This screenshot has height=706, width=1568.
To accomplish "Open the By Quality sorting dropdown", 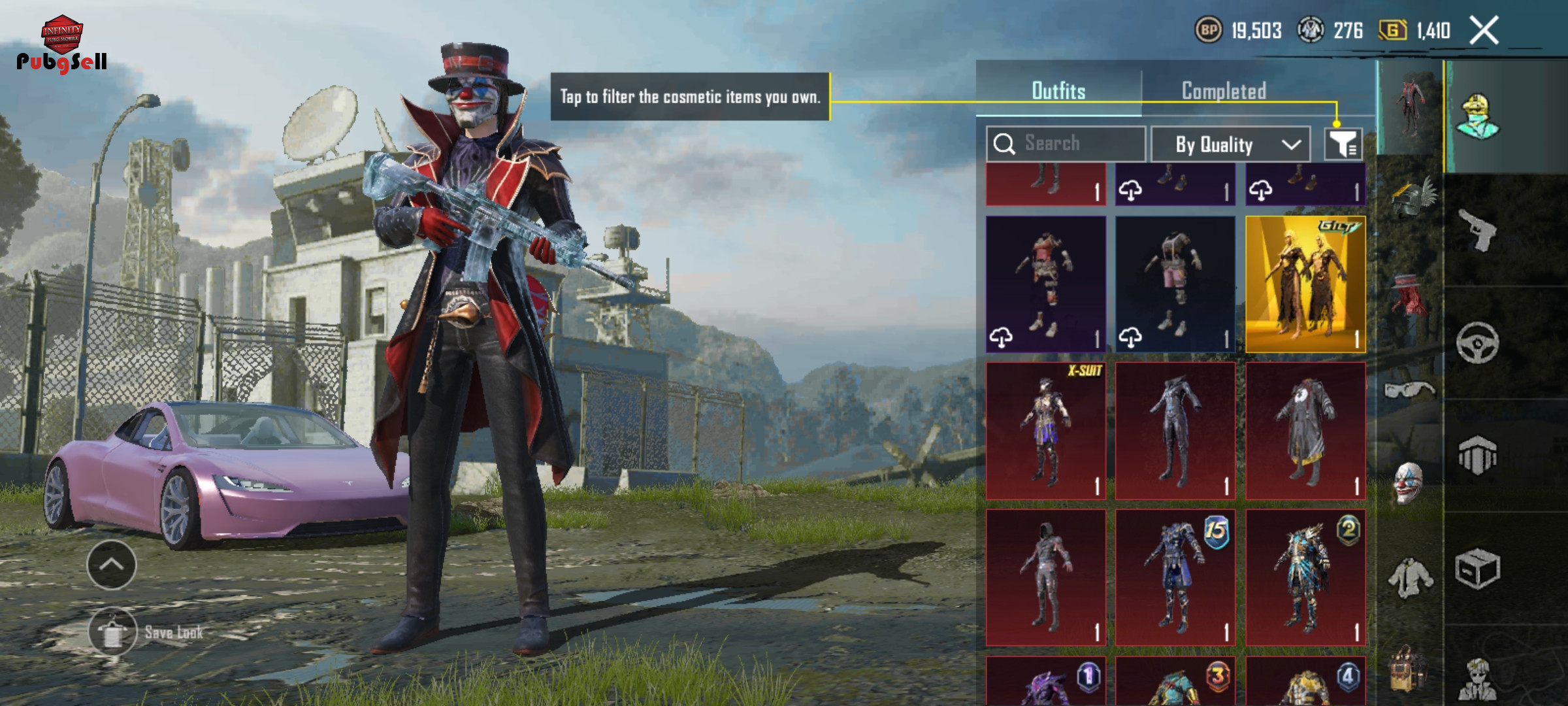I will point(1230,144).
